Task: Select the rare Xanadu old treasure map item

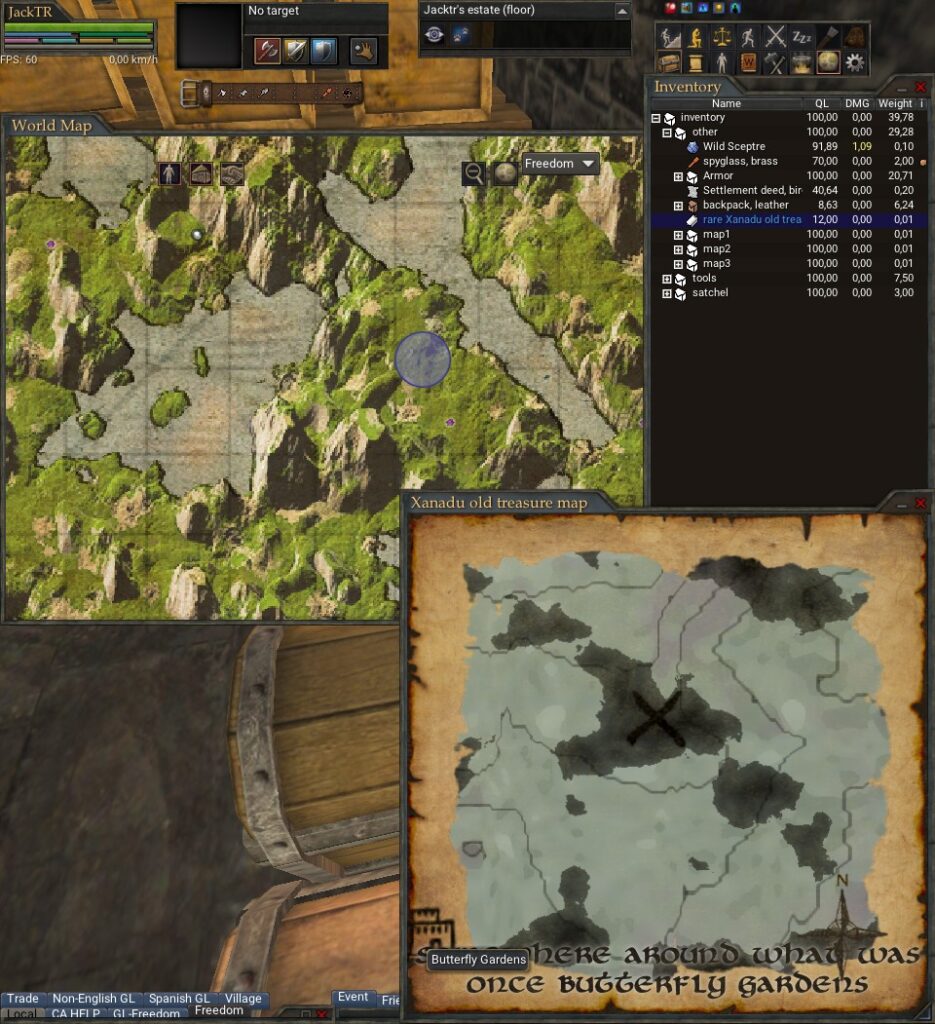Action: click(x=750, y=220)
